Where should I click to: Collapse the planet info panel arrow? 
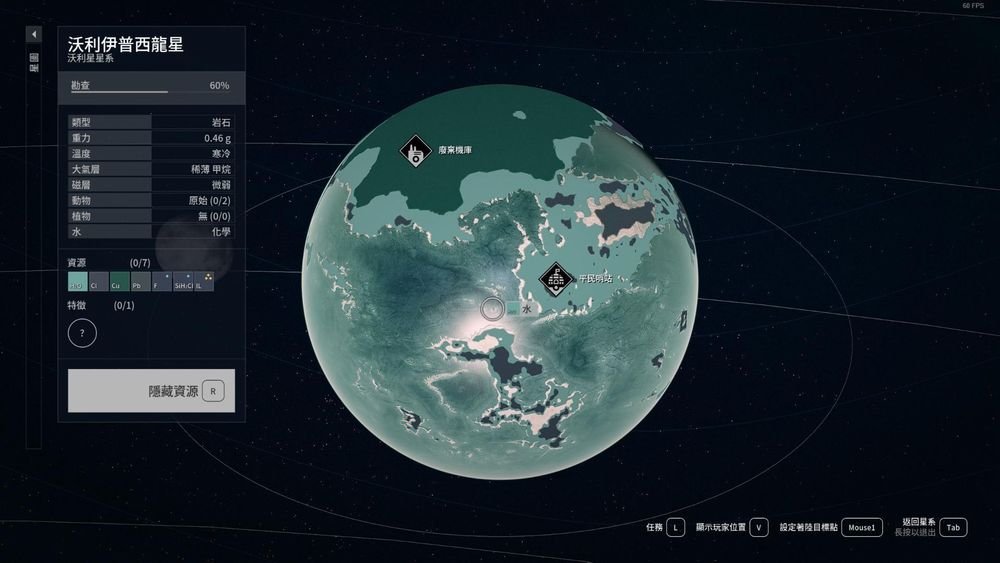click(x=34, y=34)
